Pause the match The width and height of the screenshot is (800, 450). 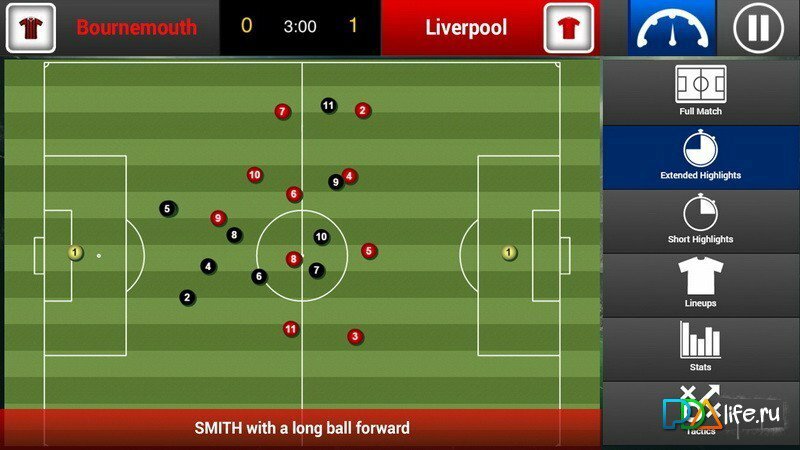[758, 28]
